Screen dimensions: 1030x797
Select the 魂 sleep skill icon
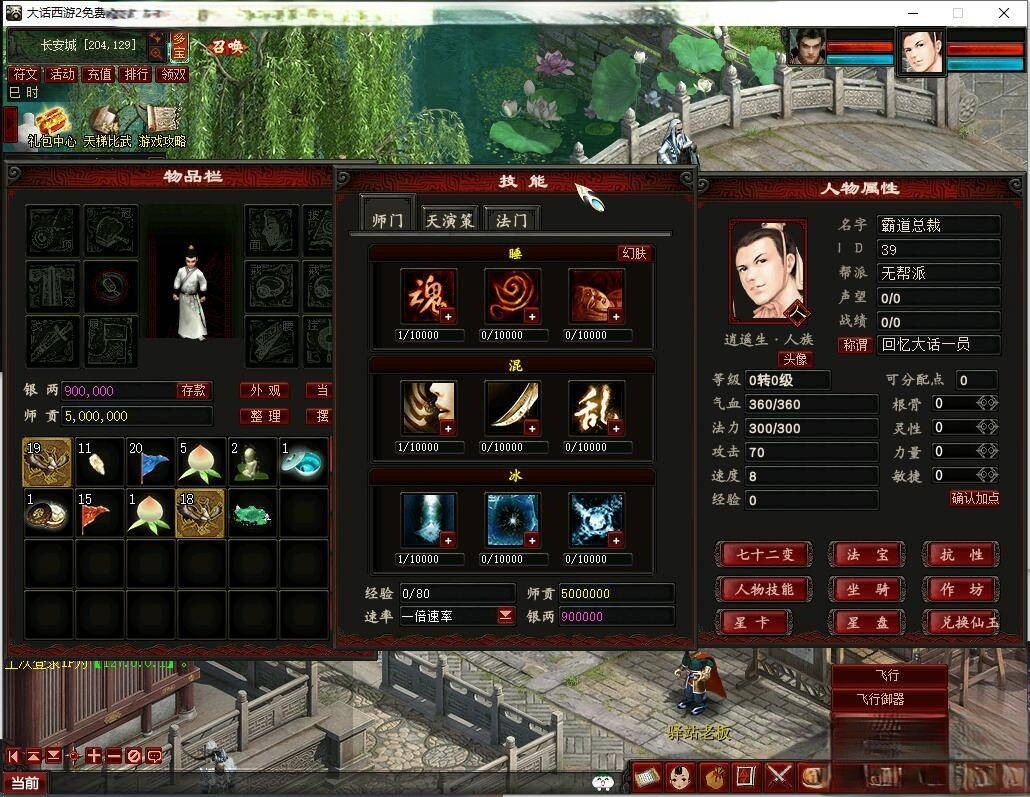click(x=428, y=296)
